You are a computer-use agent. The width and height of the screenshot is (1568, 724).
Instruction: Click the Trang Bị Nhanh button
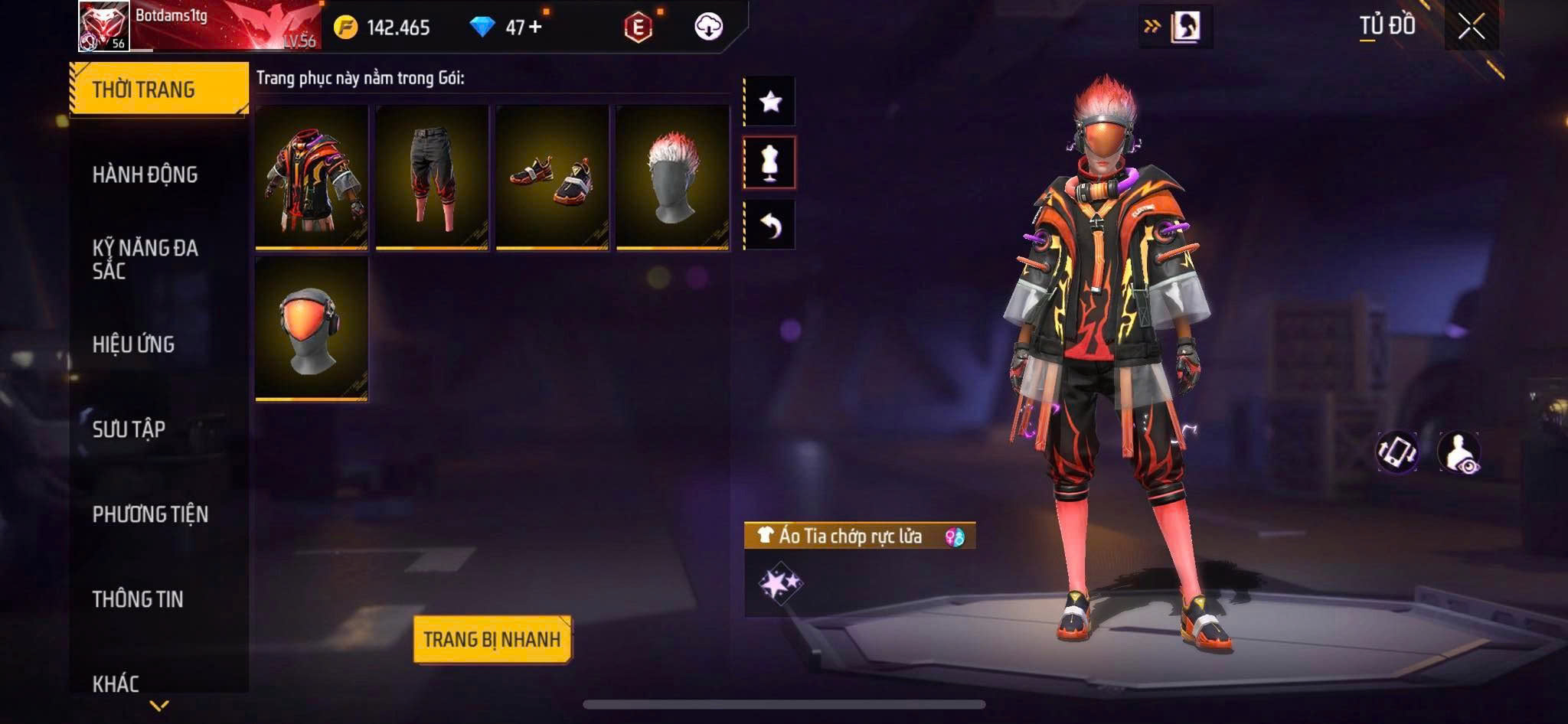pyautogui.click(x=492, y=639)
